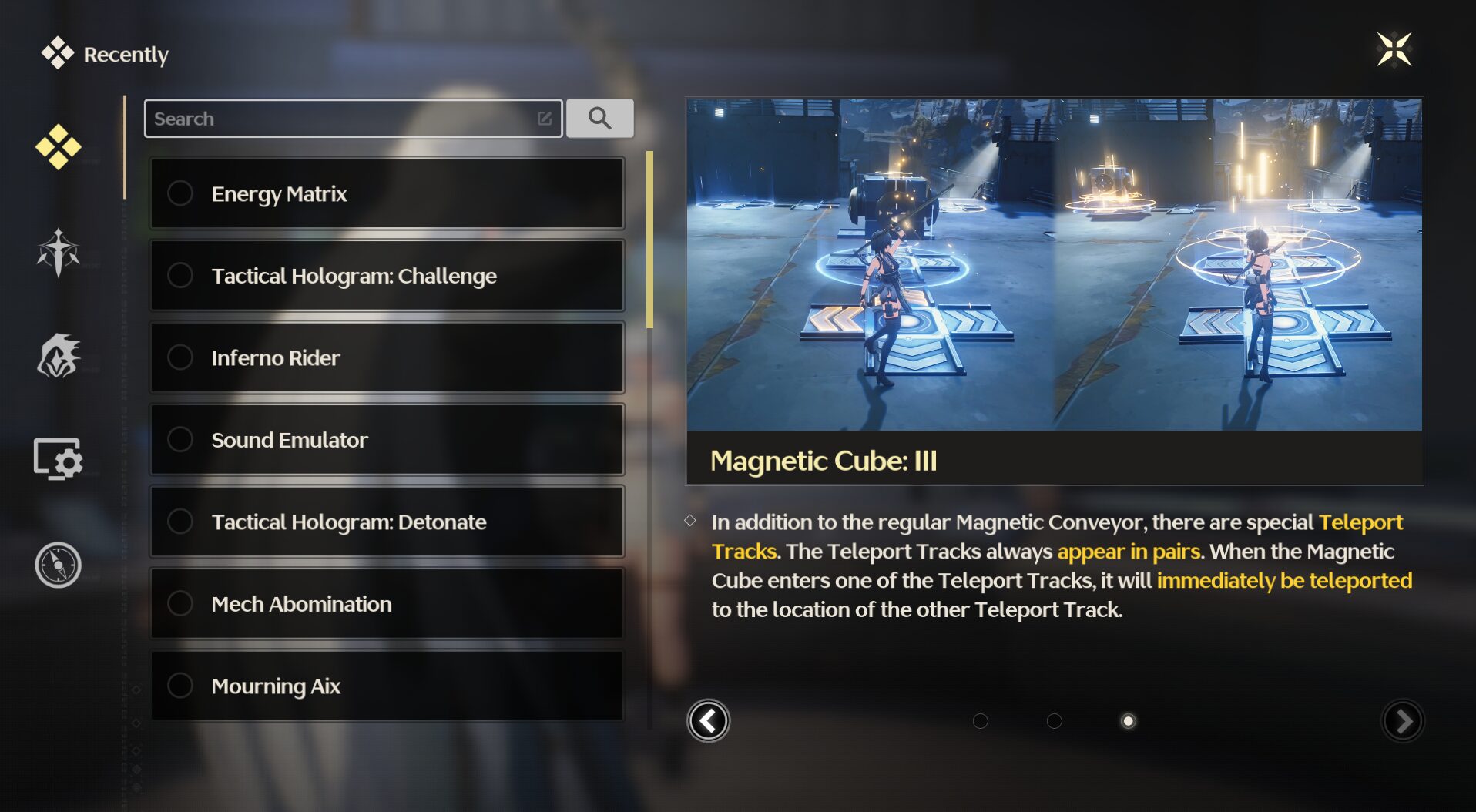Screen dimensions: 1476x812
Task: Click the magnifying glass search button
Action: pos(599,119)
